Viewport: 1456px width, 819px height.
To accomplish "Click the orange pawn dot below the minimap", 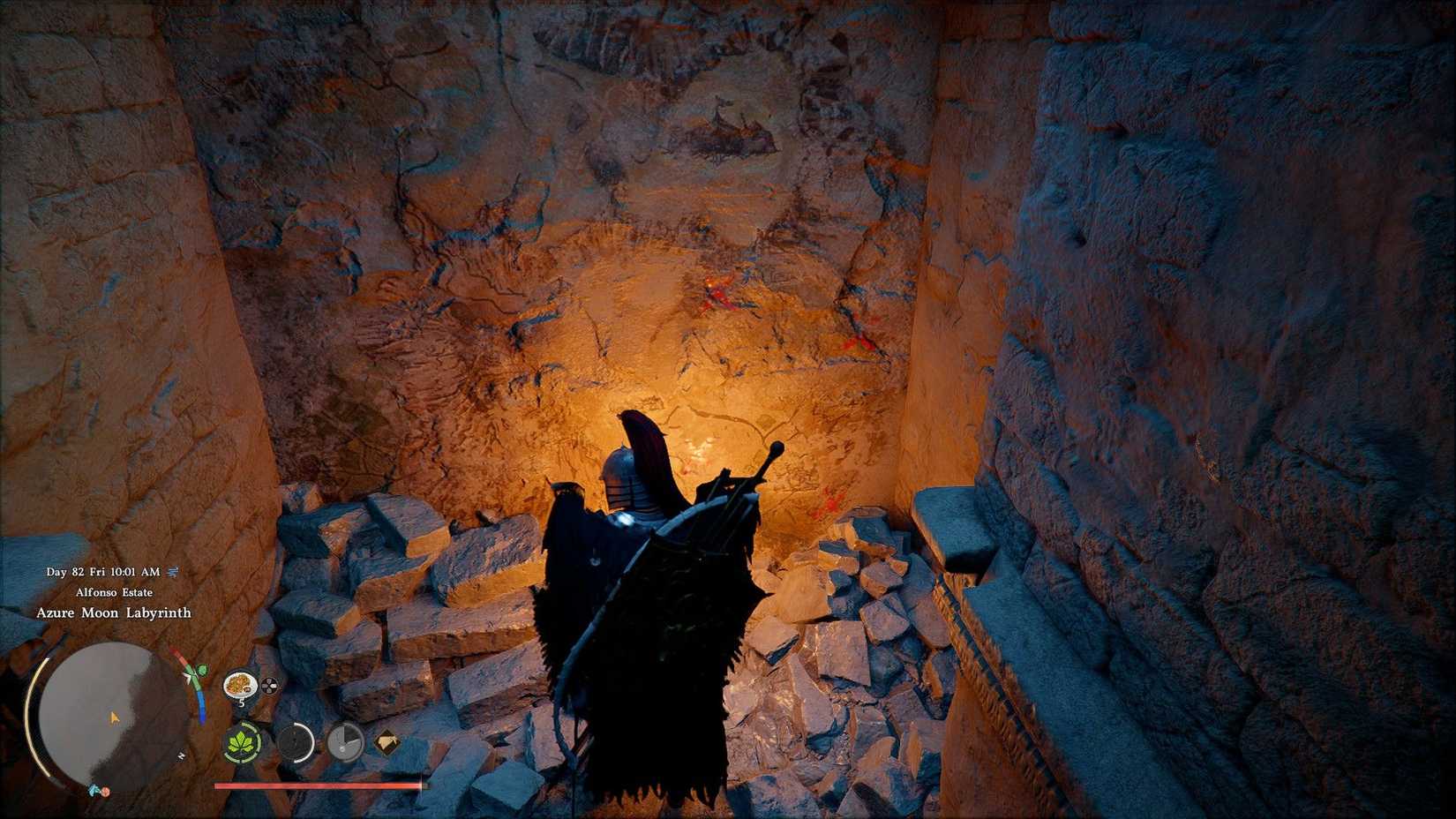I will [105, 791].
